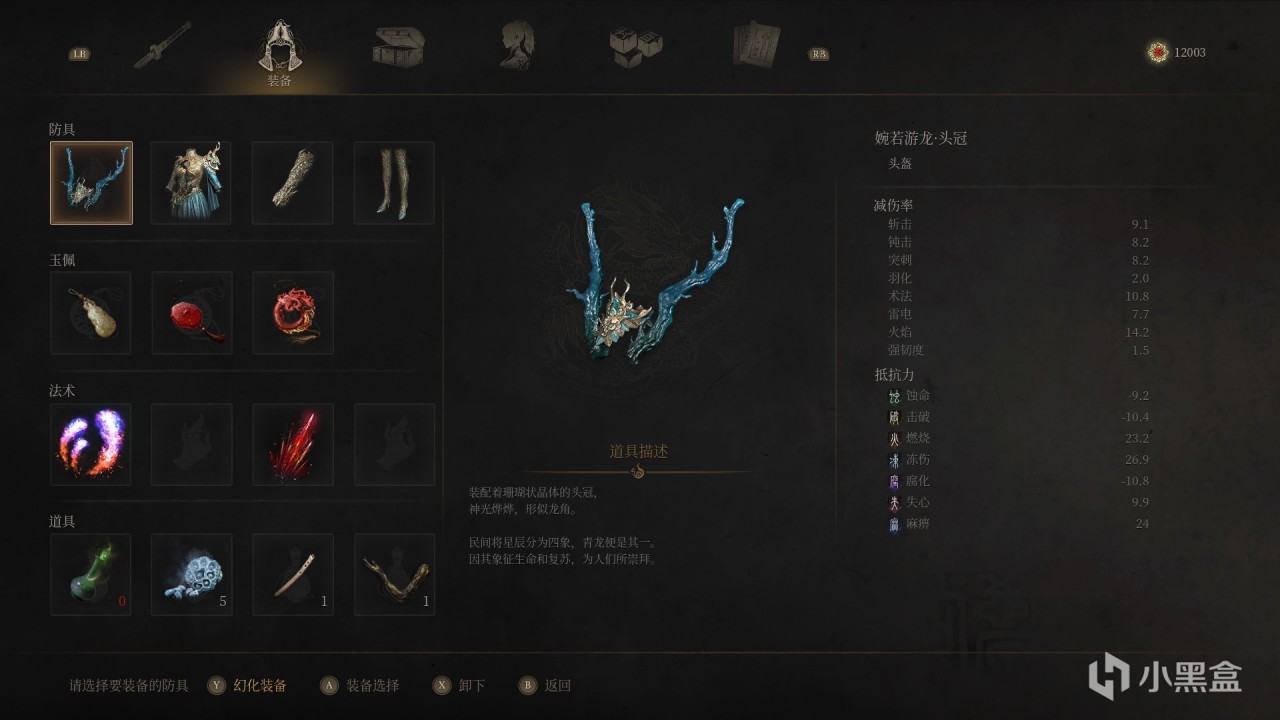The height and width of the screenshot is (720, 1280).
Task: Switch to the character silhouette tab
Action: pos(515,44)
